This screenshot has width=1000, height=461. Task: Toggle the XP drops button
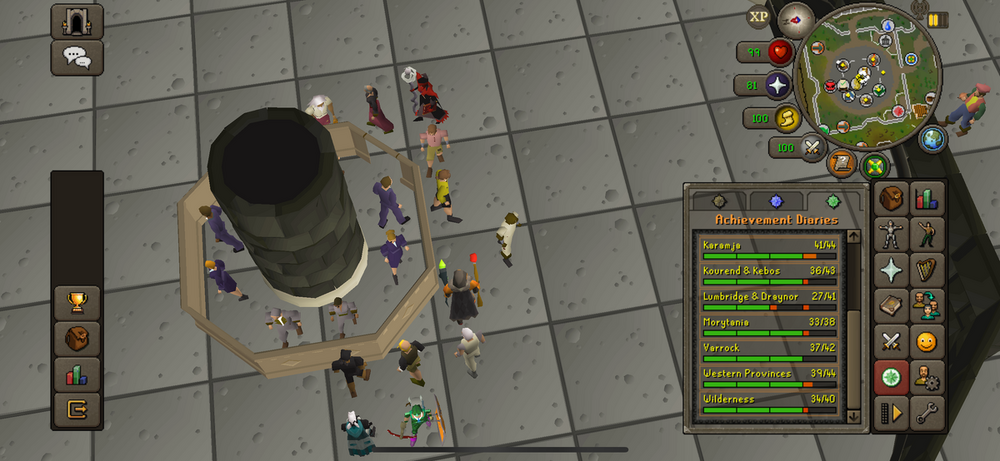[x=759, y=17]
